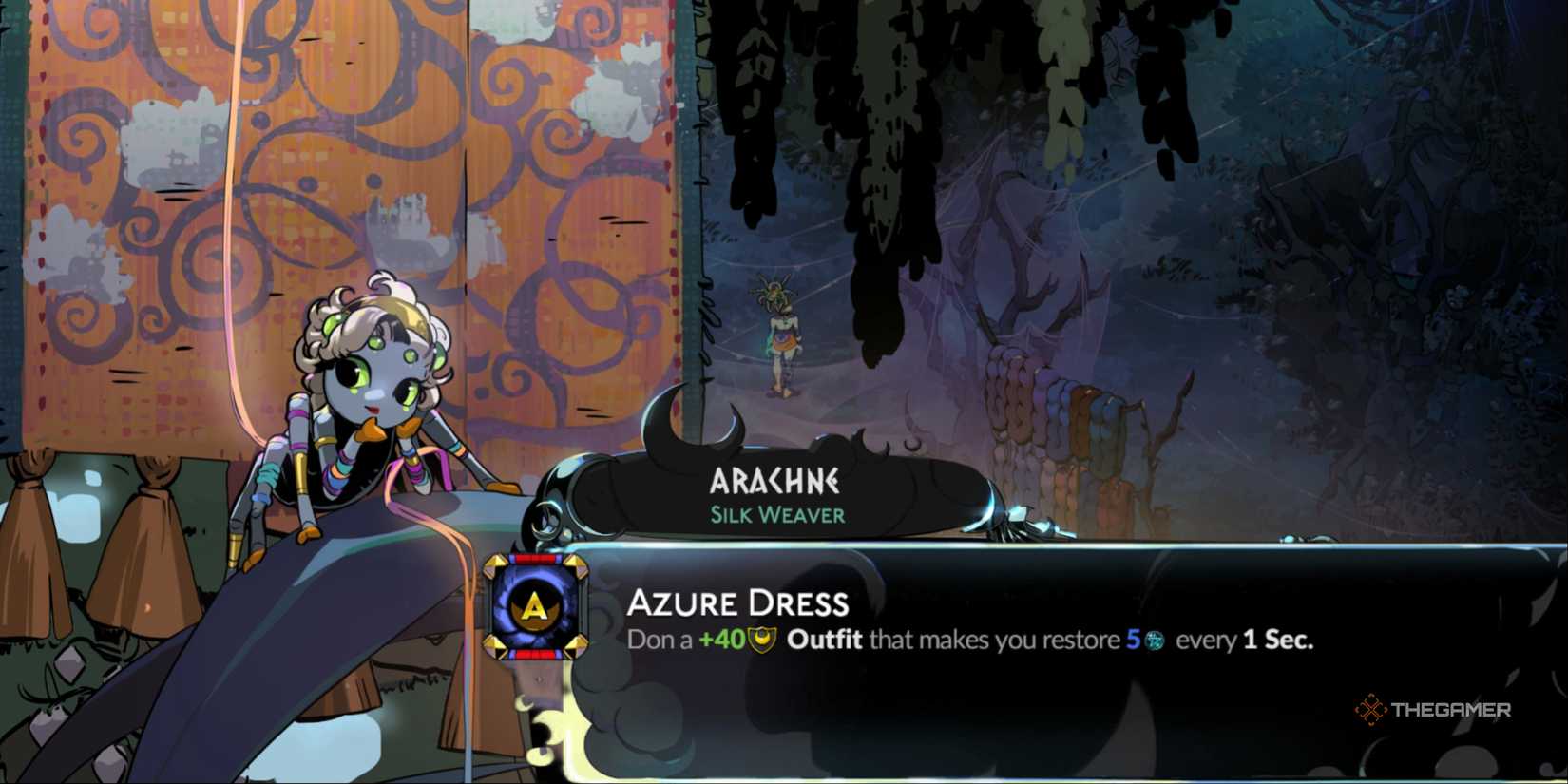This screenshot has width=1568, height=784.
Task: Click the red bar atop the Azure Dress emblem
Action: (x=535, y=557)
